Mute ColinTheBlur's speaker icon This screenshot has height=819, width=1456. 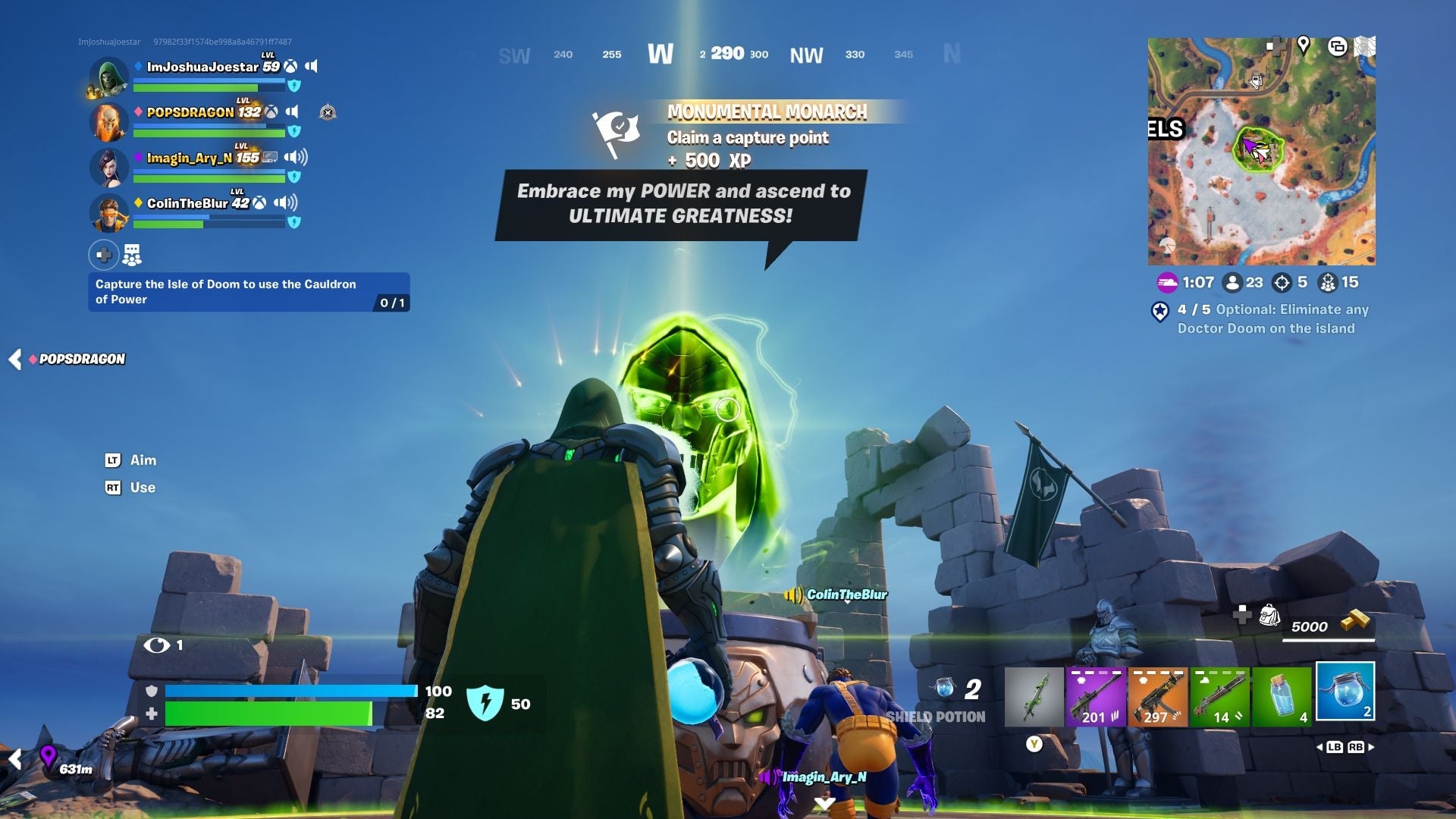(286, 202)
